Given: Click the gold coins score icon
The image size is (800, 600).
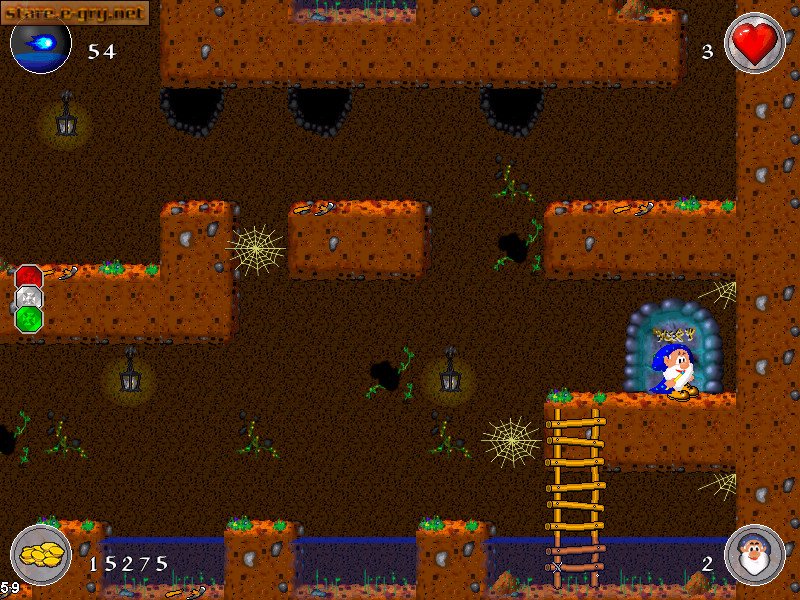Looking at the screenshot, I should pyautogui.click(x=41, y=556).
